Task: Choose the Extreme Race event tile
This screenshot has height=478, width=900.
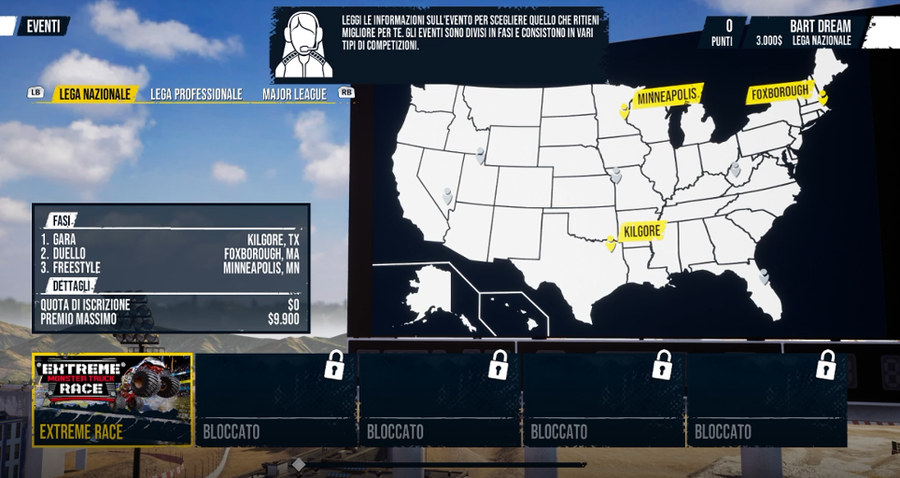Action: click(x=112, y=399)
